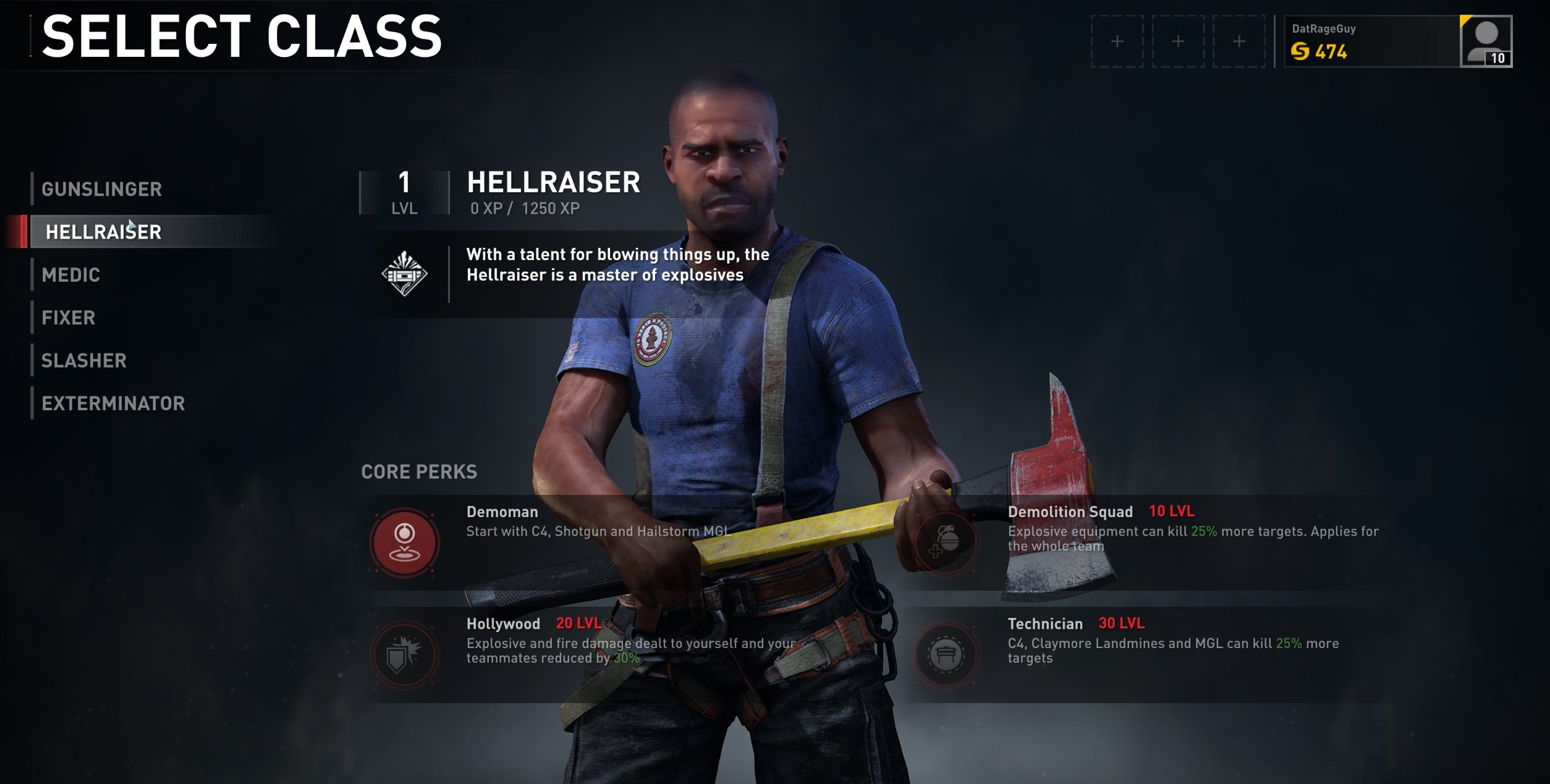The width and height of the screenshot is (1550, 784).
Task: Select the Gunslinger class
Action: (102, 189)
